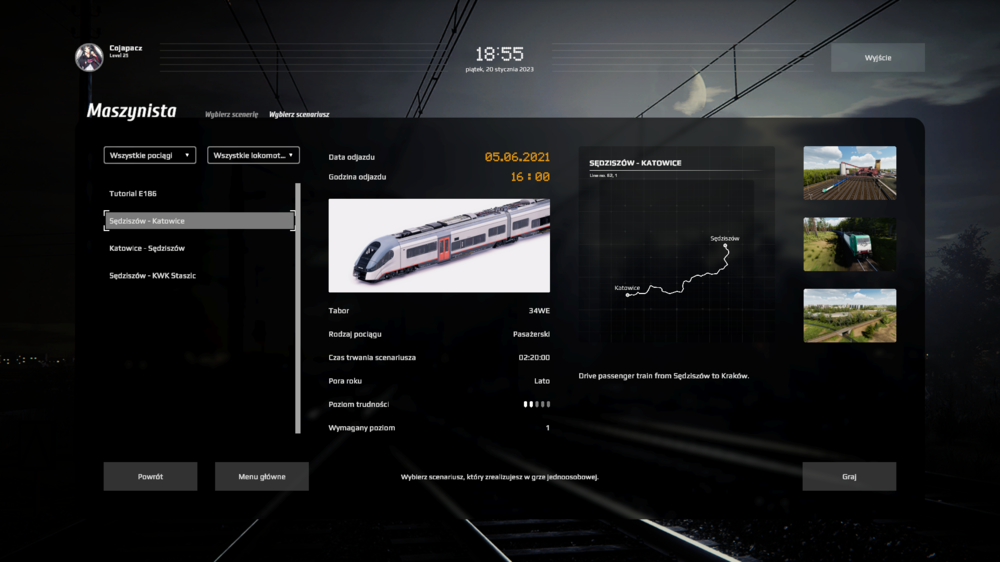Viewport: 1000px width, 562px height.
Task: Choose the Sędziszów - Katowice scenario
Action: [x=199, y=221]
